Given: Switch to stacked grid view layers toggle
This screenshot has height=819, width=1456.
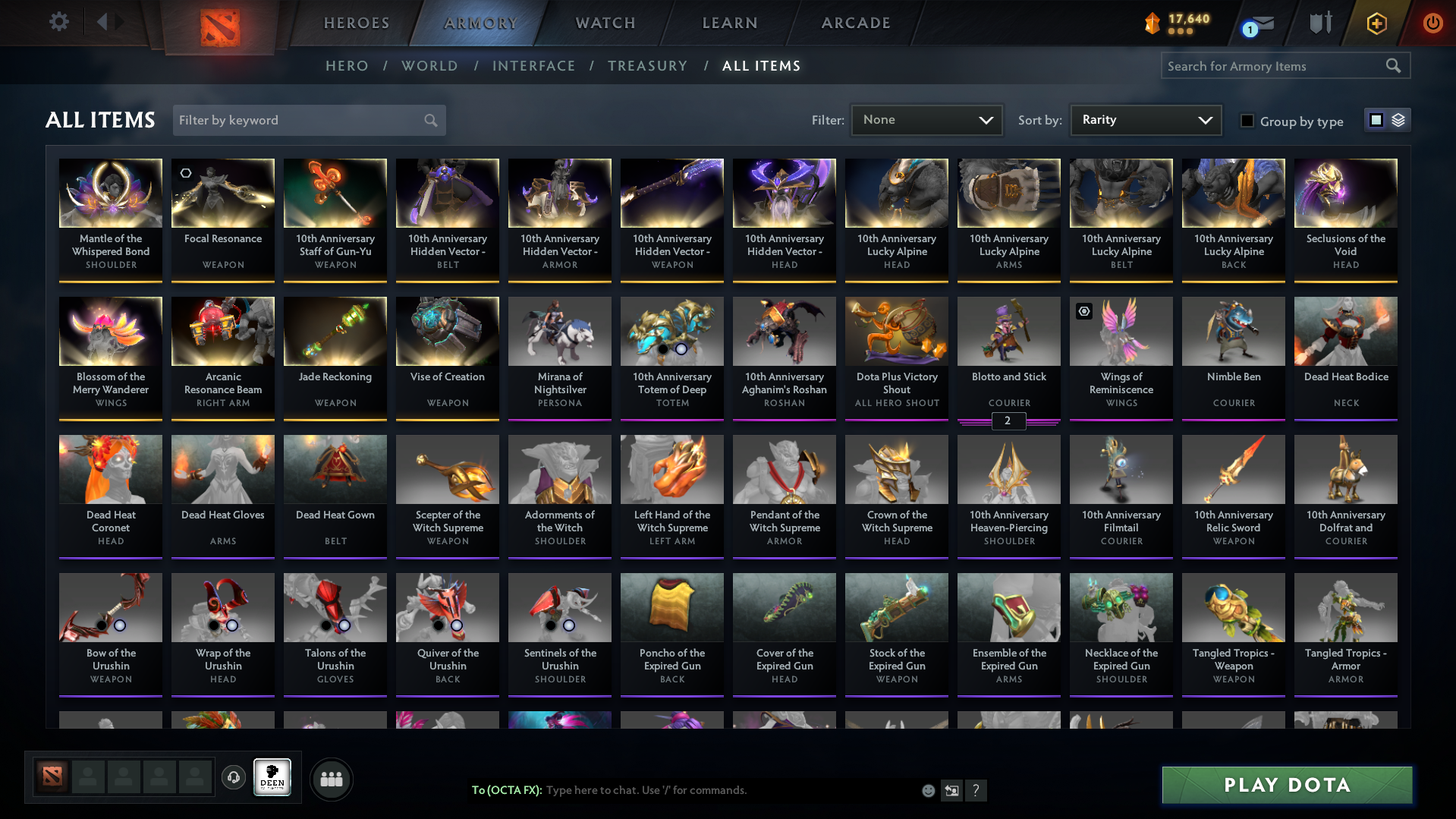Looking at the screenshot, I should tap(1398, 119).
